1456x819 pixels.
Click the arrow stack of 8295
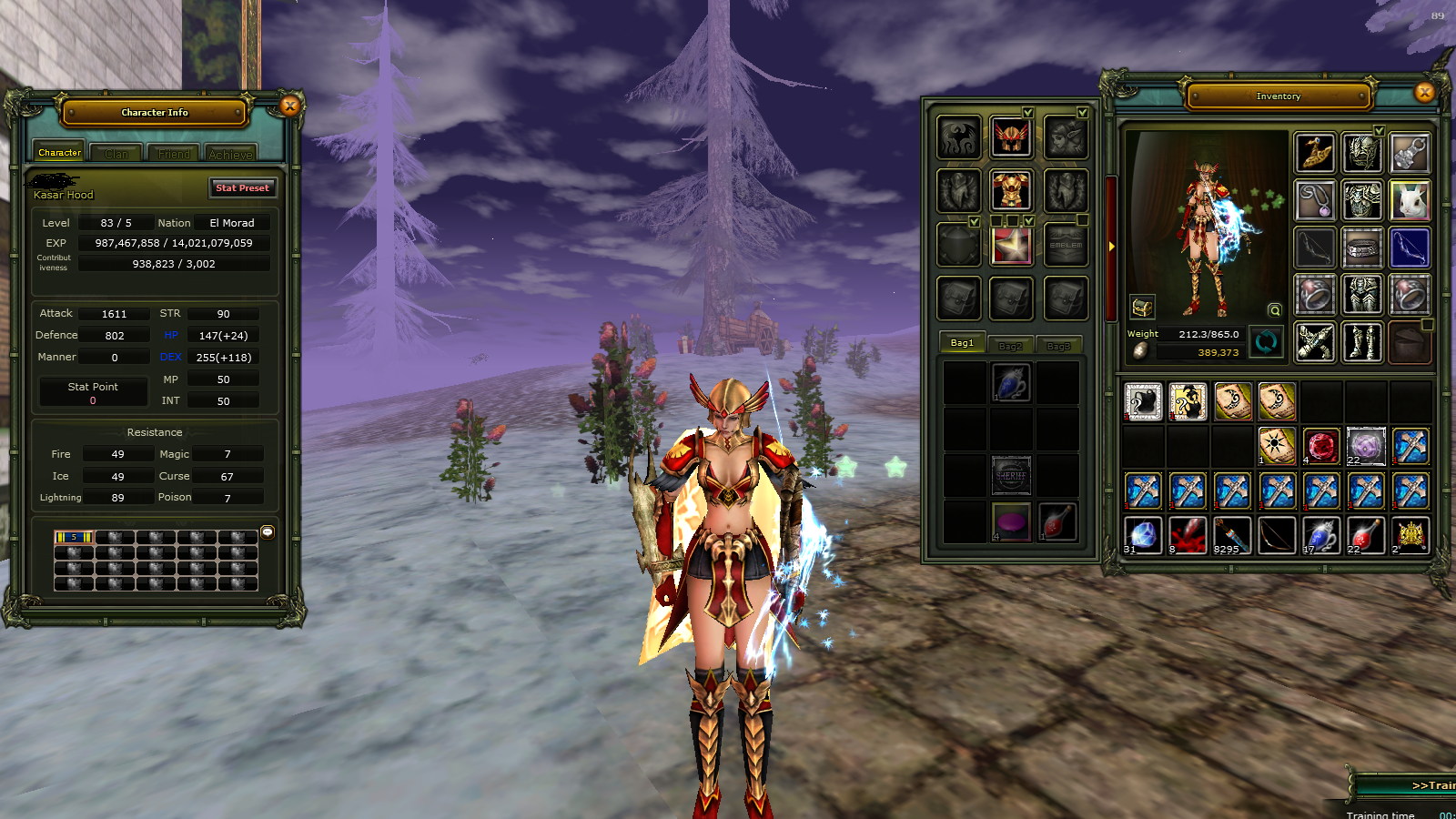[x=1233, y=535]
